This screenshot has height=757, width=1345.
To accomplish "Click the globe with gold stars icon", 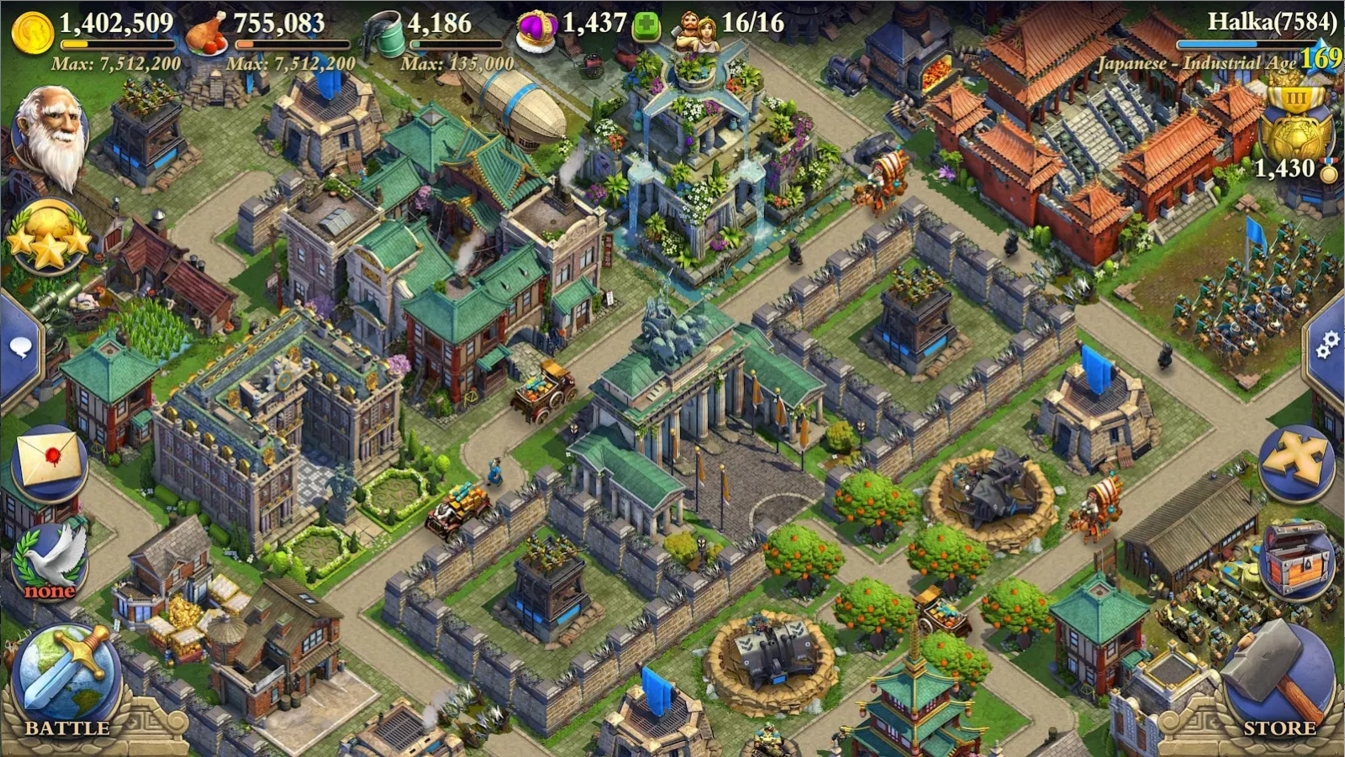I will [x=47, y=235].
